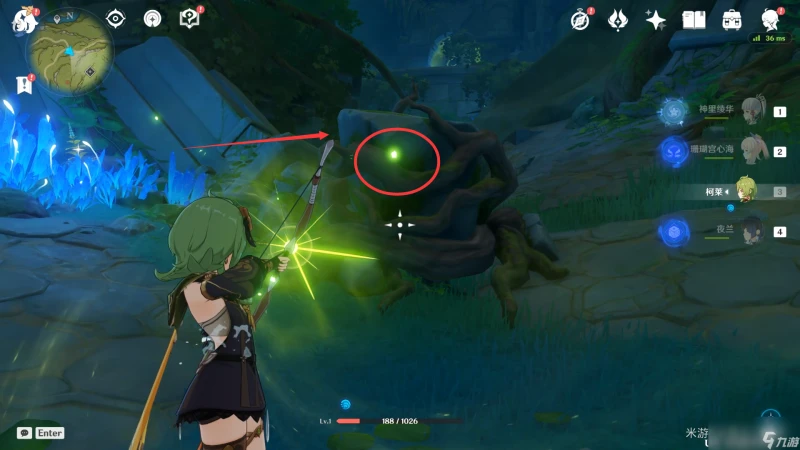Open the backpack inventory
Image resolution: width=800 pixels, height=450 pixels.
click(x=732, y=20)
